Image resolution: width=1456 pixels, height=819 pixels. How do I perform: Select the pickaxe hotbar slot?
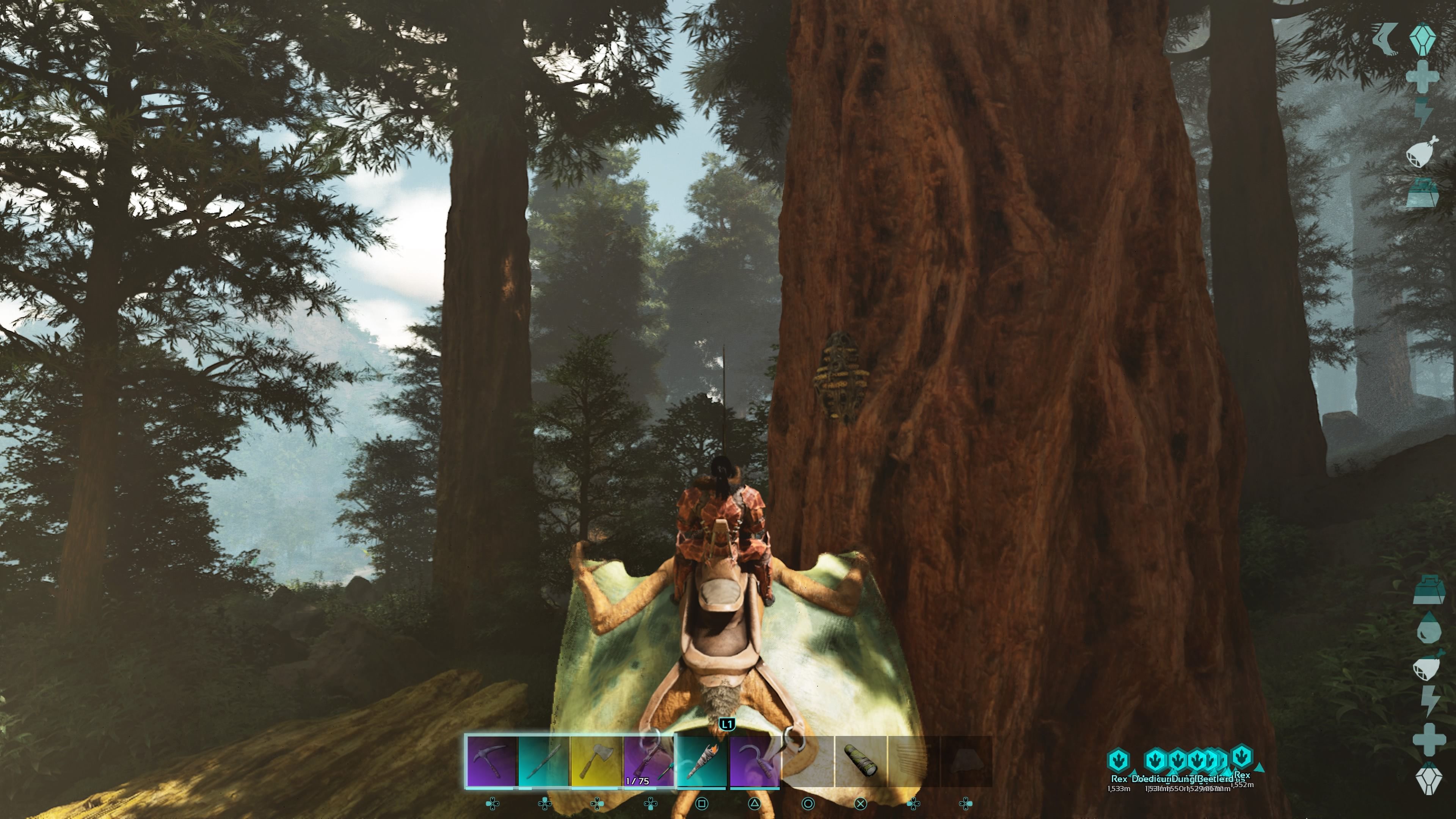(x=491, y=761)
